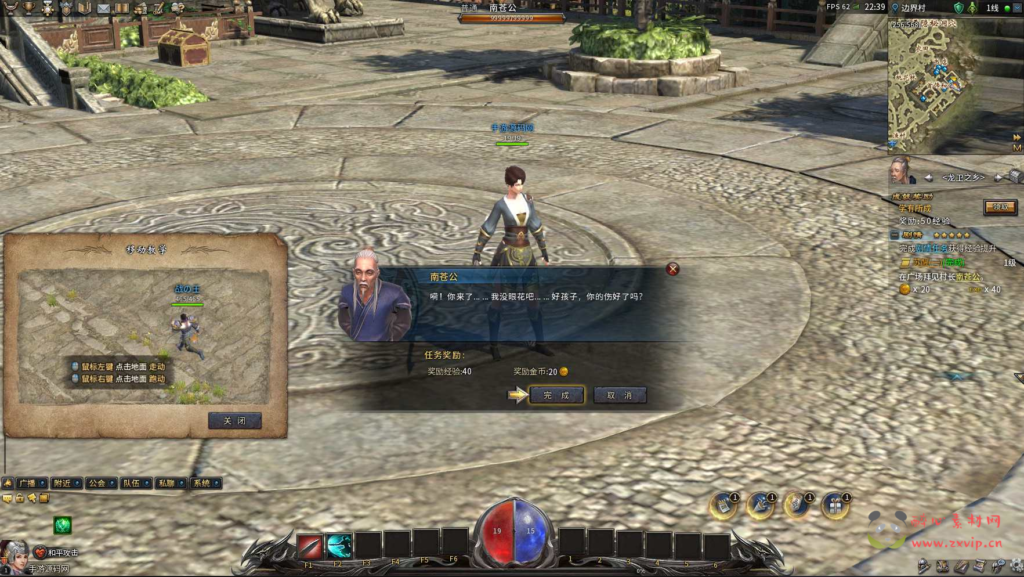Claim the achievement reward with 领取 button
The width and height of the screenshot is (1024, 577).
(x=998, y=207)
